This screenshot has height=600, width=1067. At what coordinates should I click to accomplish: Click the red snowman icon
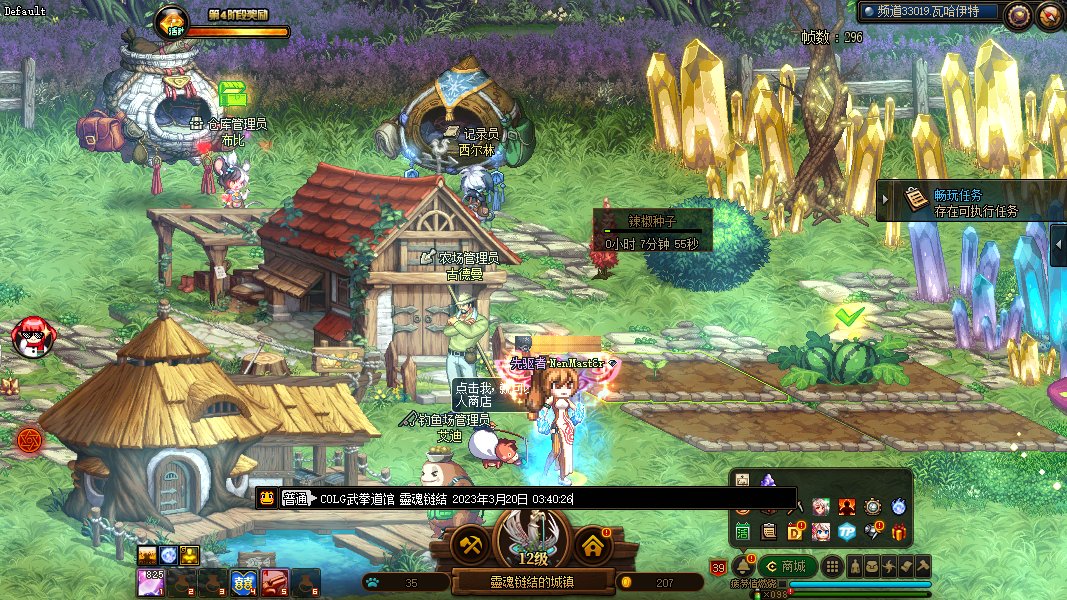coord(33,337)
